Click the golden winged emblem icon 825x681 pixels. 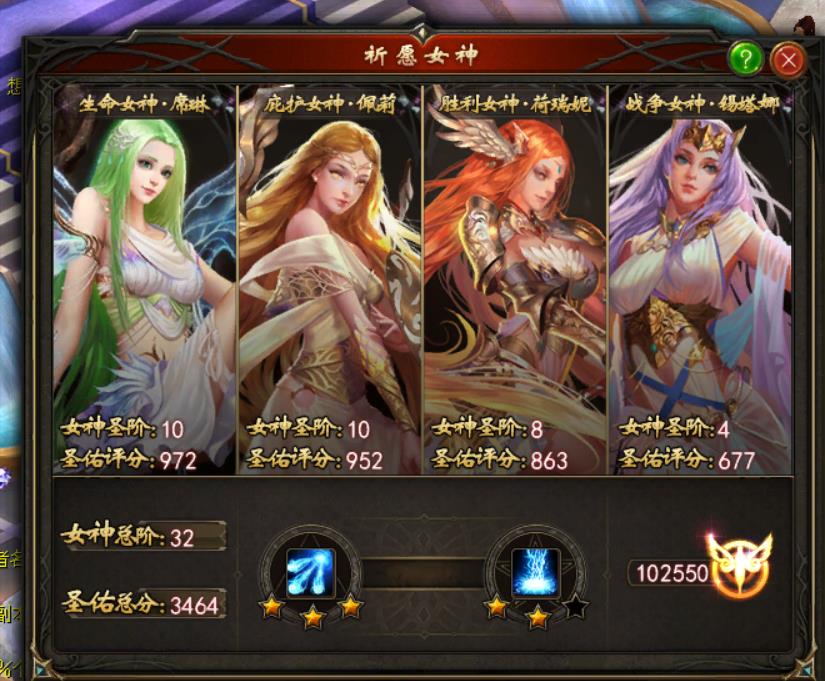(x=740, y=564)
